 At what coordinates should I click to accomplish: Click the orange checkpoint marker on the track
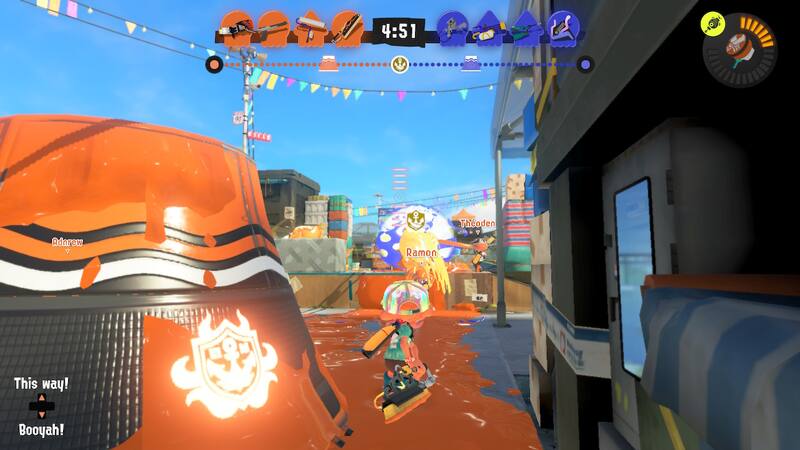[327, 66]
